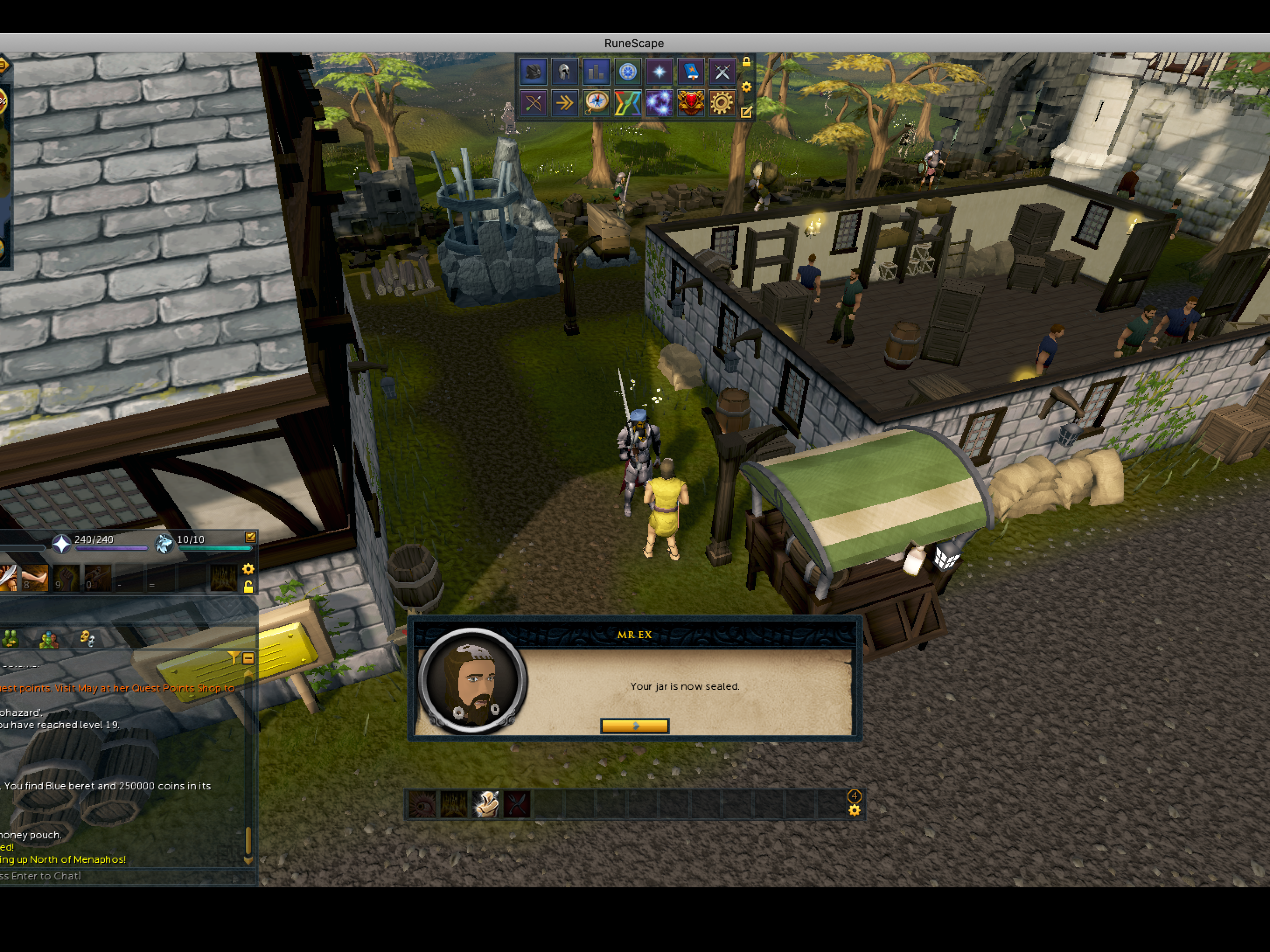
Task: Open the crossed swords melee icon
Action: tap(722, 72)
